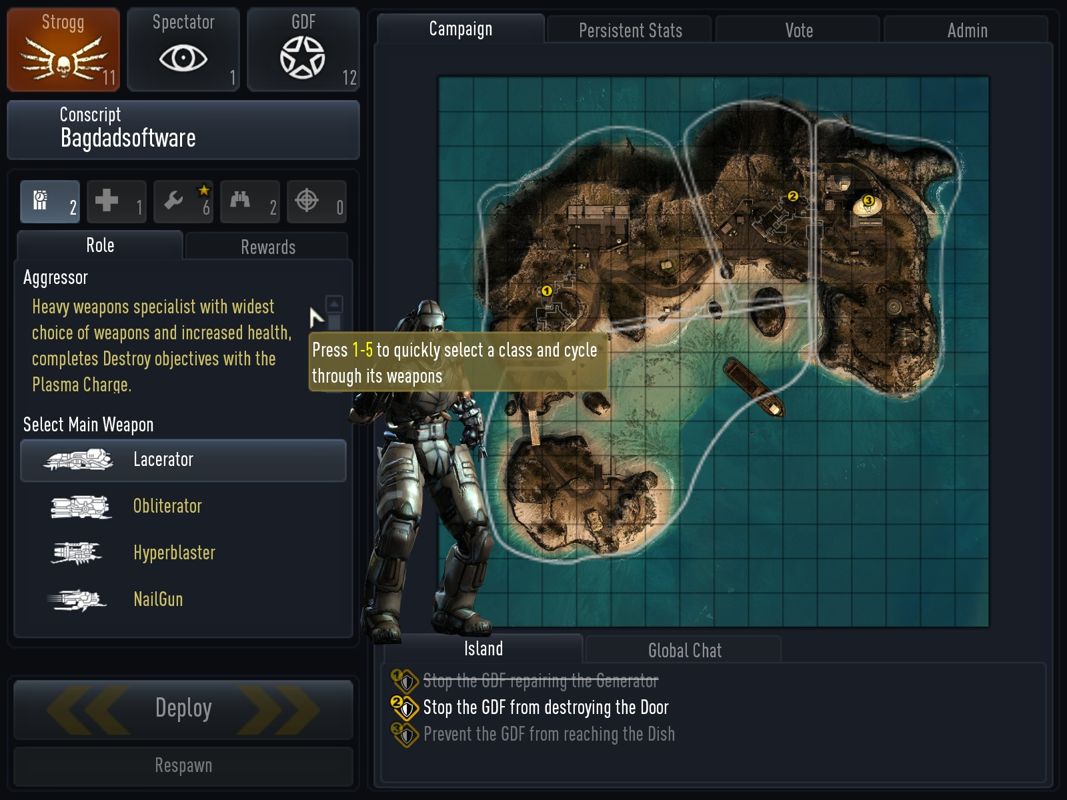Select the Aggressor class icon

tap(49, 202)
